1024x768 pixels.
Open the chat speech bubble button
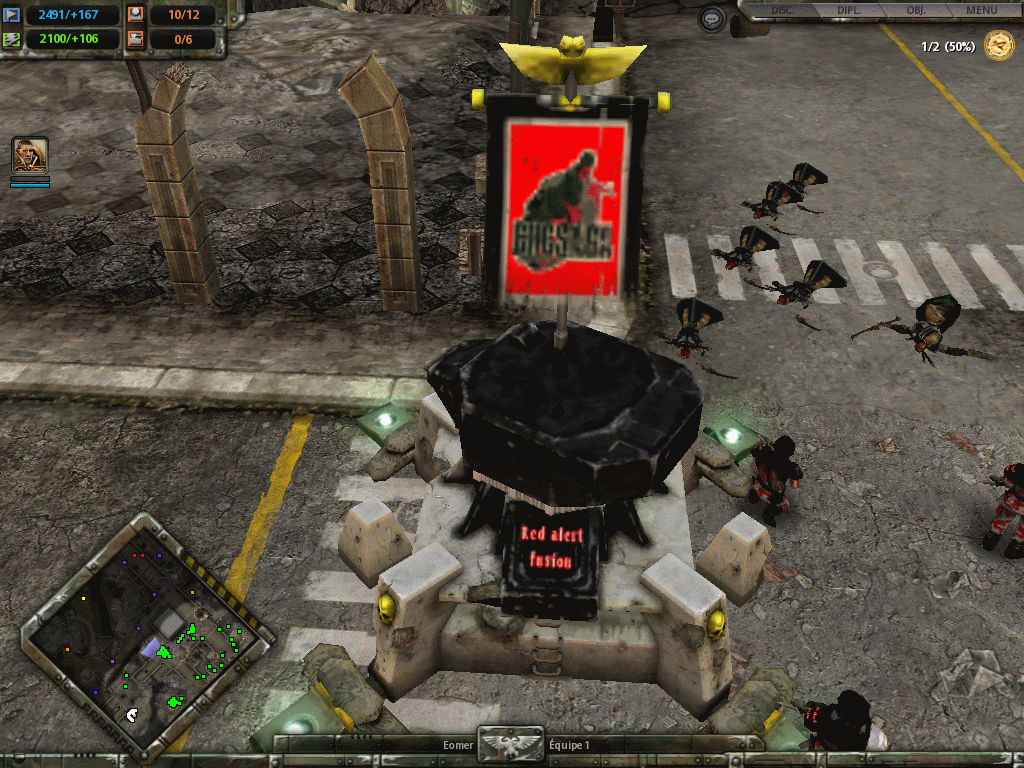point(711,19)
